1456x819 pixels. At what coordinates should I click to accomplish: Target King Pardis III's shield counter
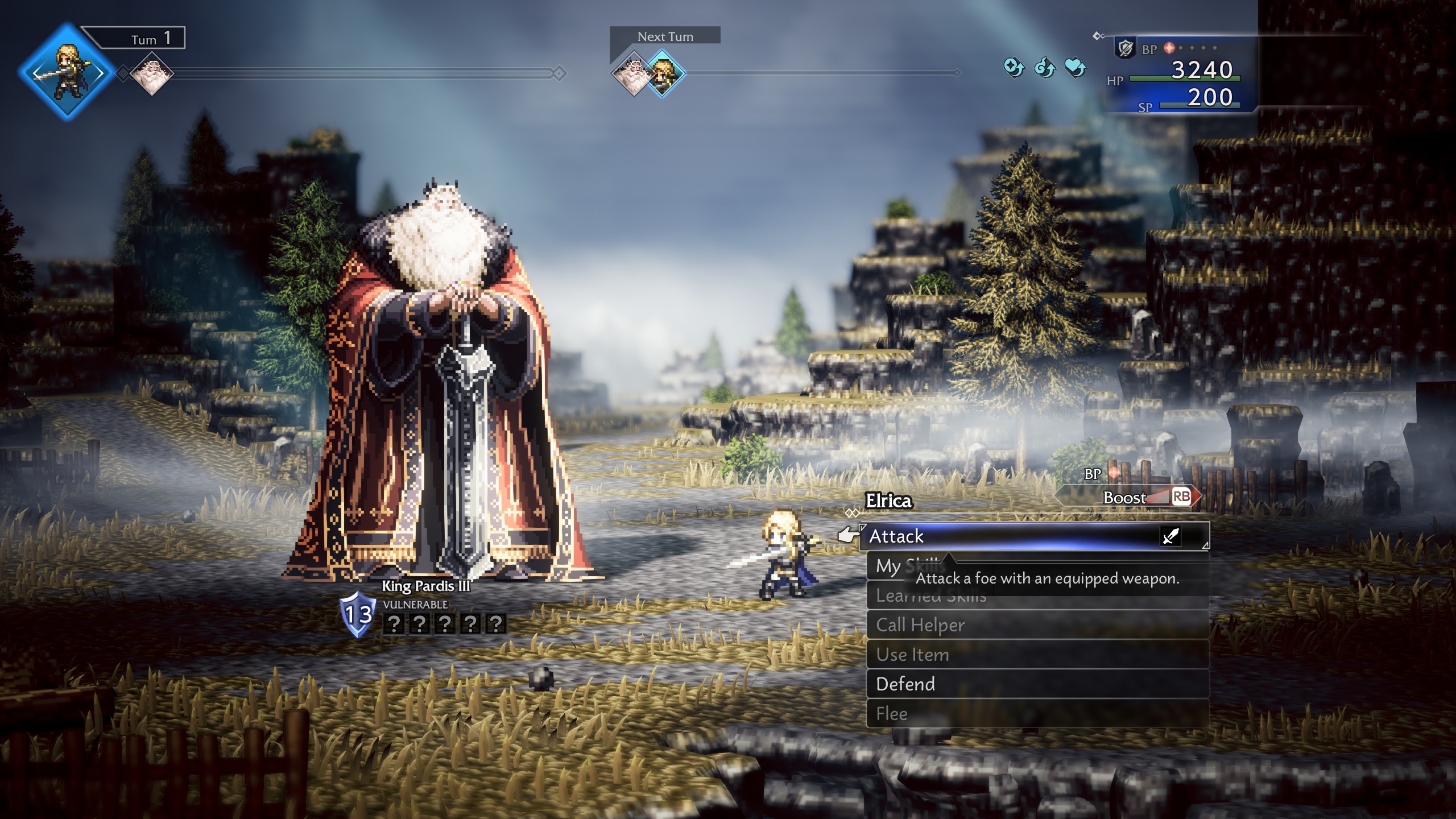pyautogui.click(x=358, y=614)
